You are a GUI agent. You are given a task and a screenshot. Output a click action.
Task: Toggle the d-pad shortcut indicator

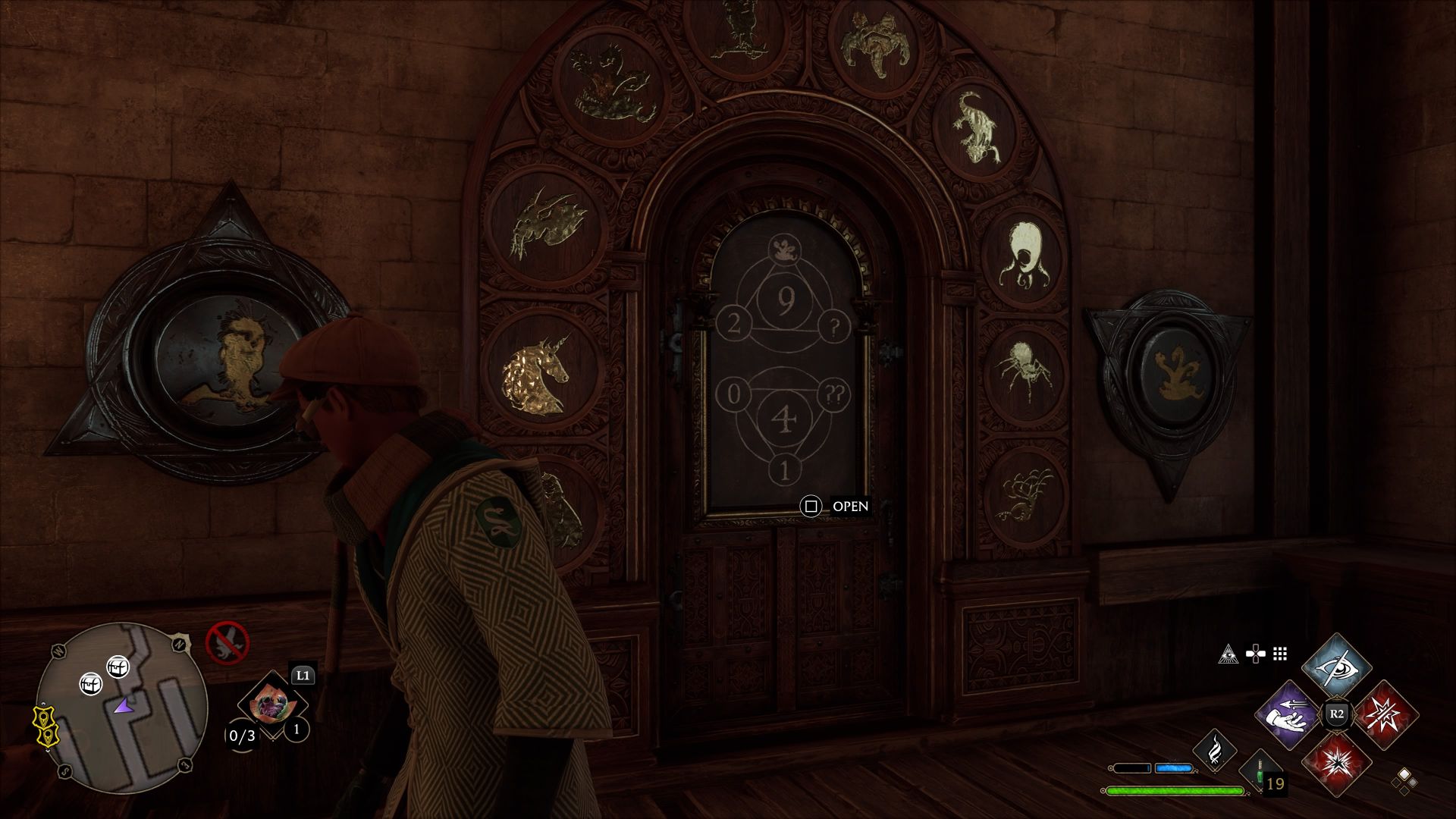coord(1256,653)
